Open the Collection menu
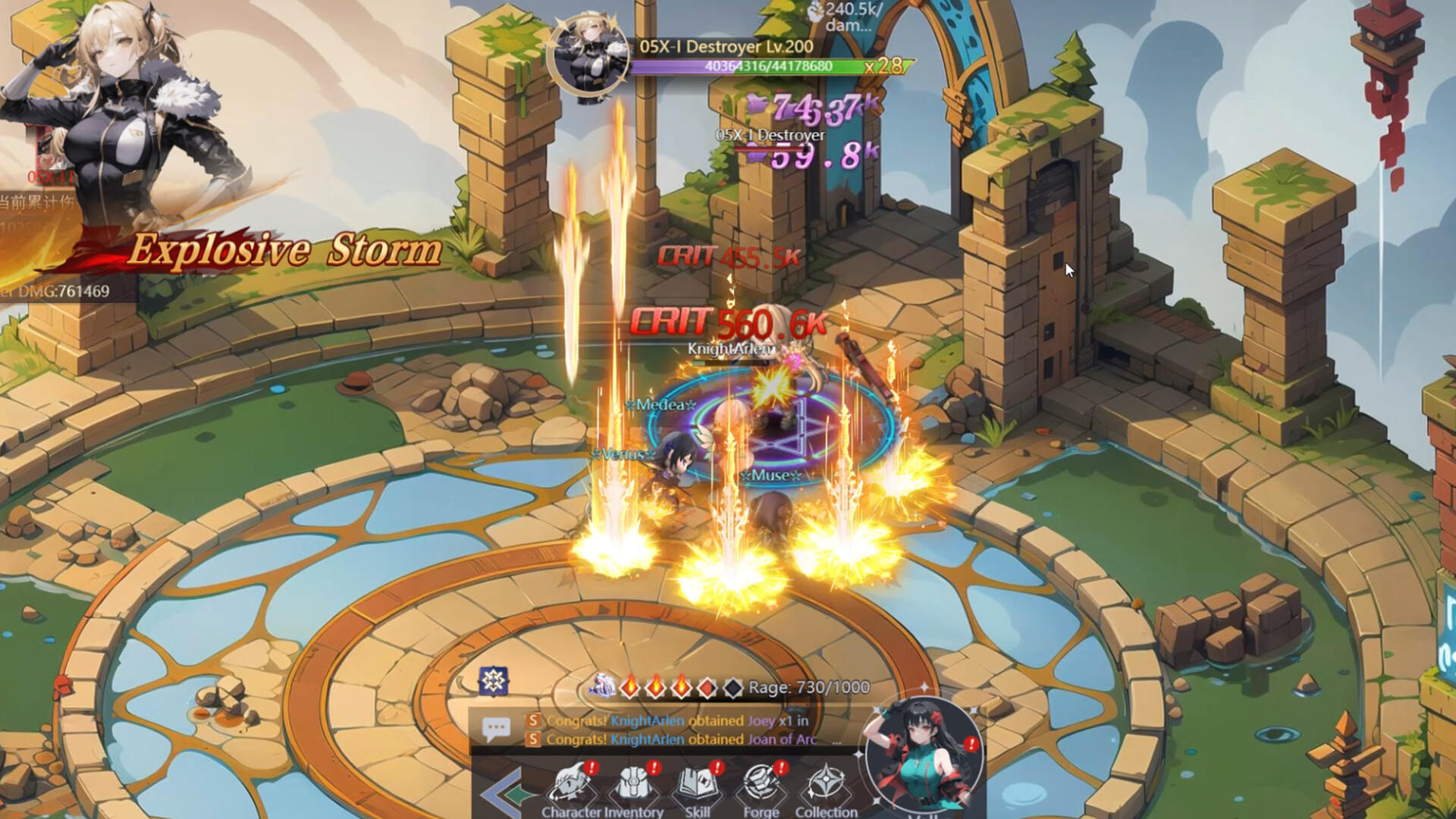1456x819 pixels. pos(825,789)
